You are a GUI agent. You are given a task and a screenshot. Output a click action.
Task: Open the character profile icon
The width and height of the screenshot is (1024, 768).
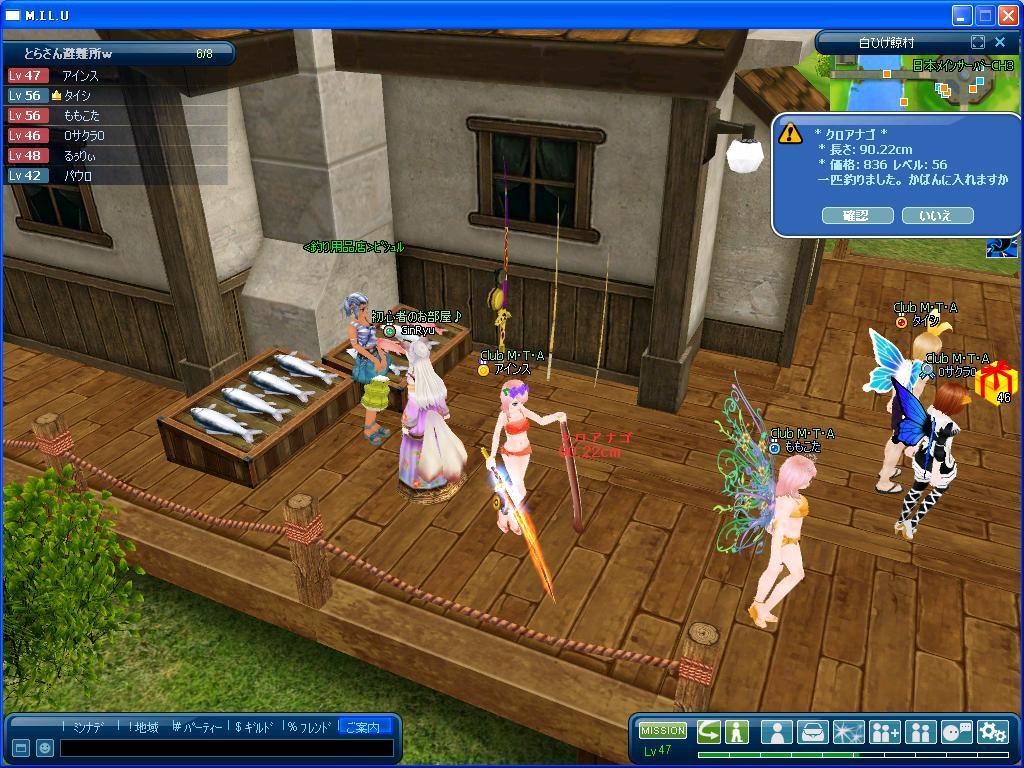coord(776,731)
